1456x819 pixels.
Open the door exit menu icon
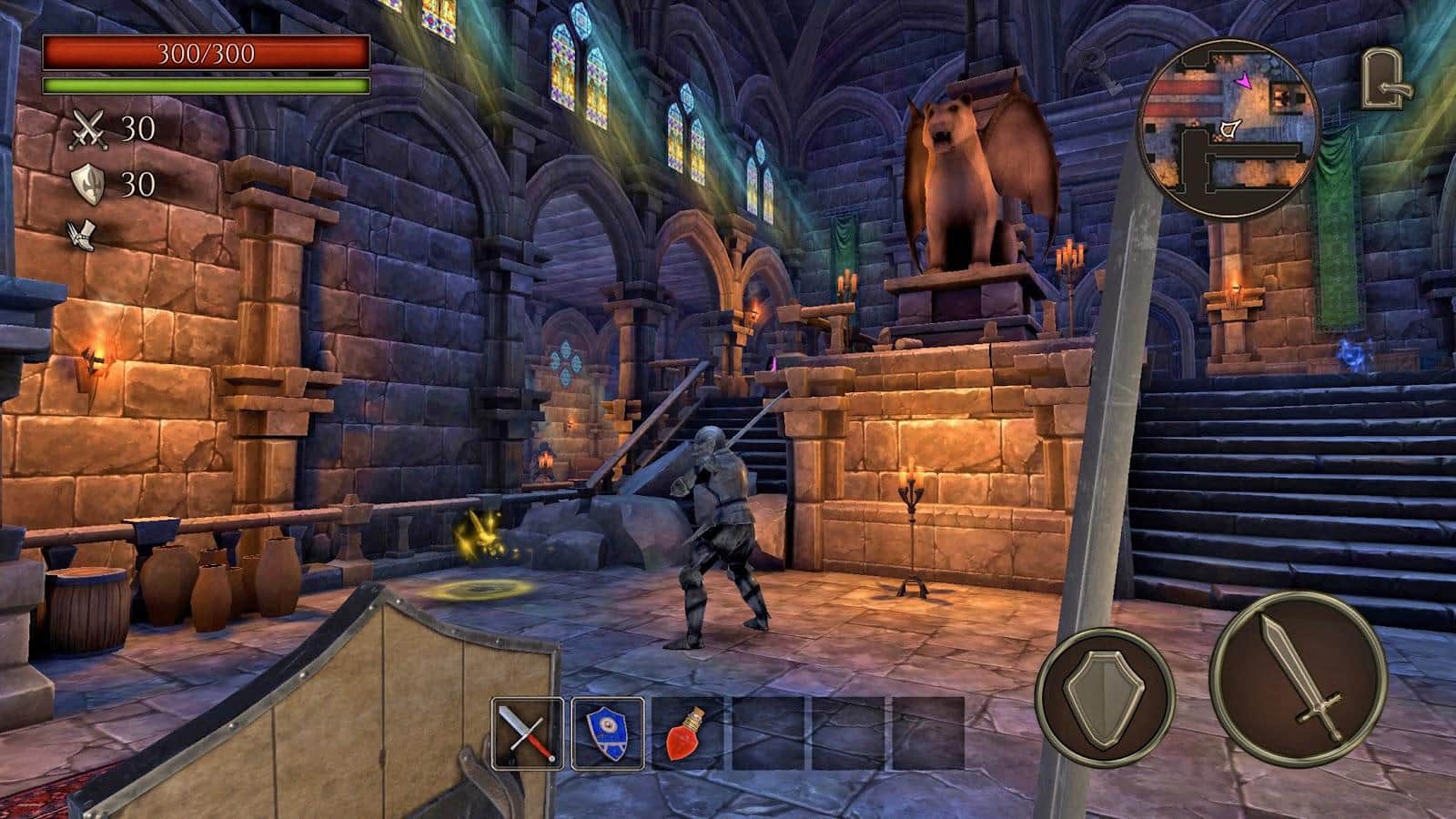pos(1385,80)
